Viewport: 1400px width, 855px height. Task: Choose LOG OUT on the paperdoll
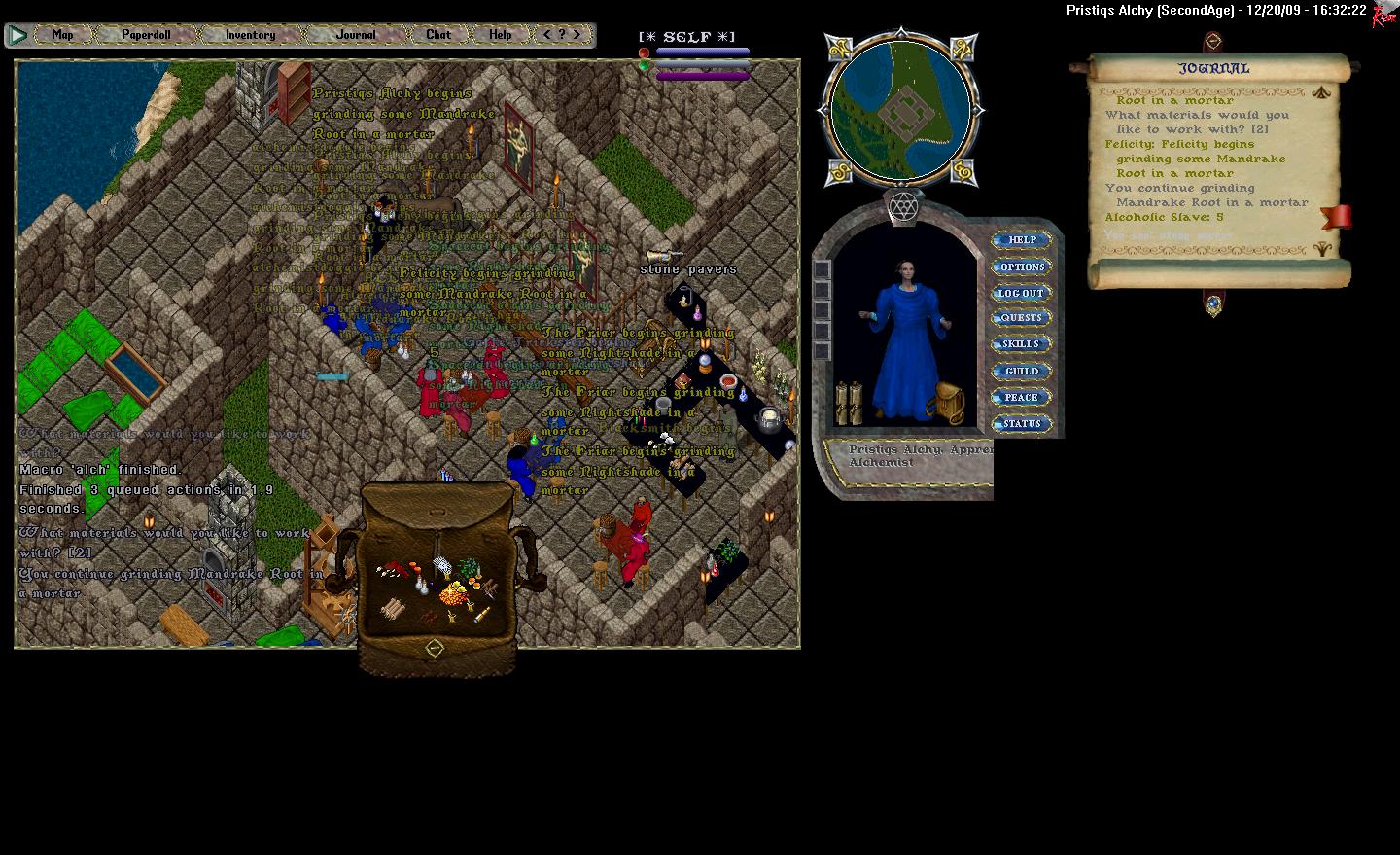click(x=1022, y=293)
